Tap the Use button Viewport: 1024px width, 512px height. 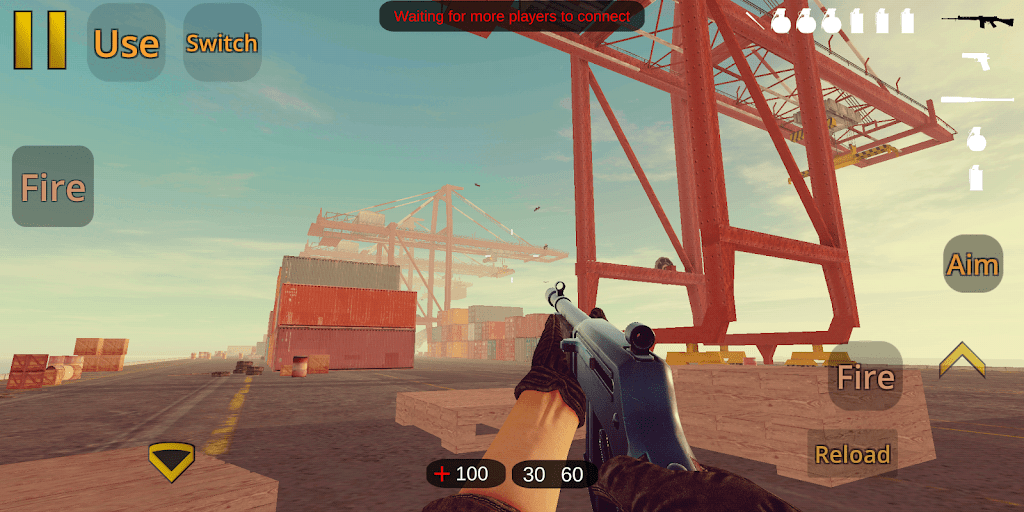click(x=126, y=43)
